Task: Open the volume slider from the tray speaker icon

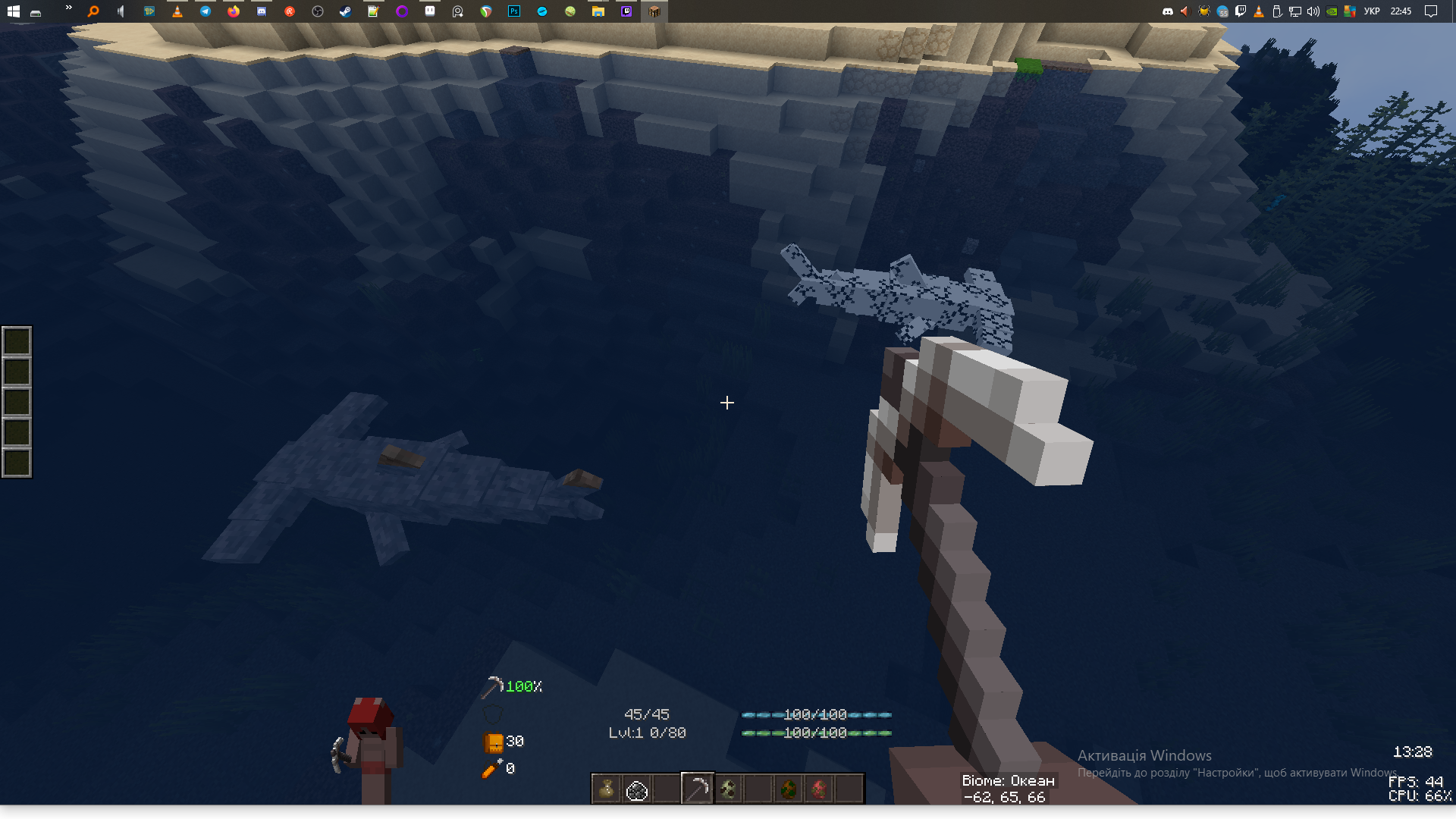Action: [1313, 11]
